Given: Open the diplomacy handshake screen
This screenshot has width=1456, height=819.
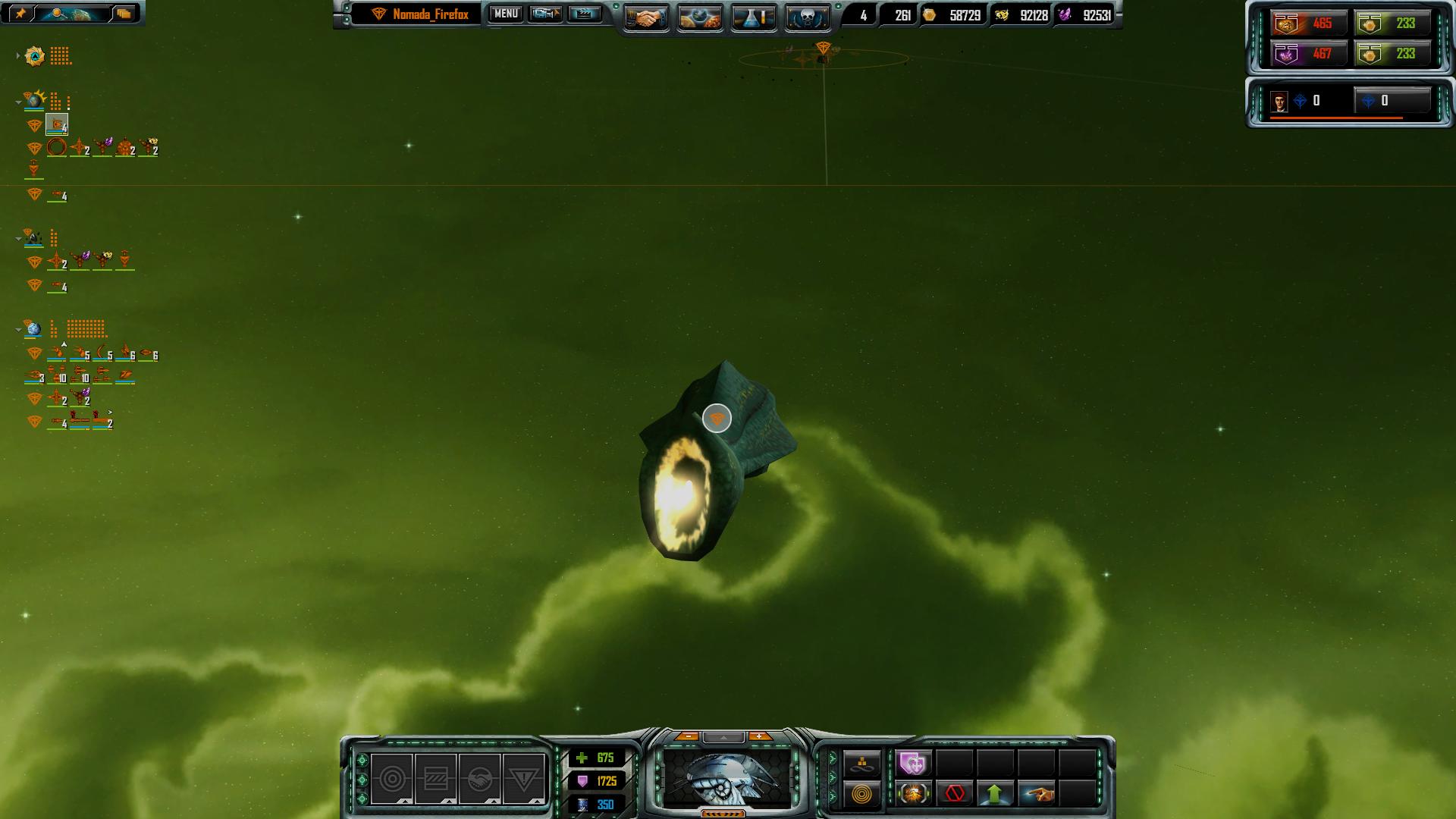Looking at the screenshot, I should pyautogui.click(x=646, y=18).
